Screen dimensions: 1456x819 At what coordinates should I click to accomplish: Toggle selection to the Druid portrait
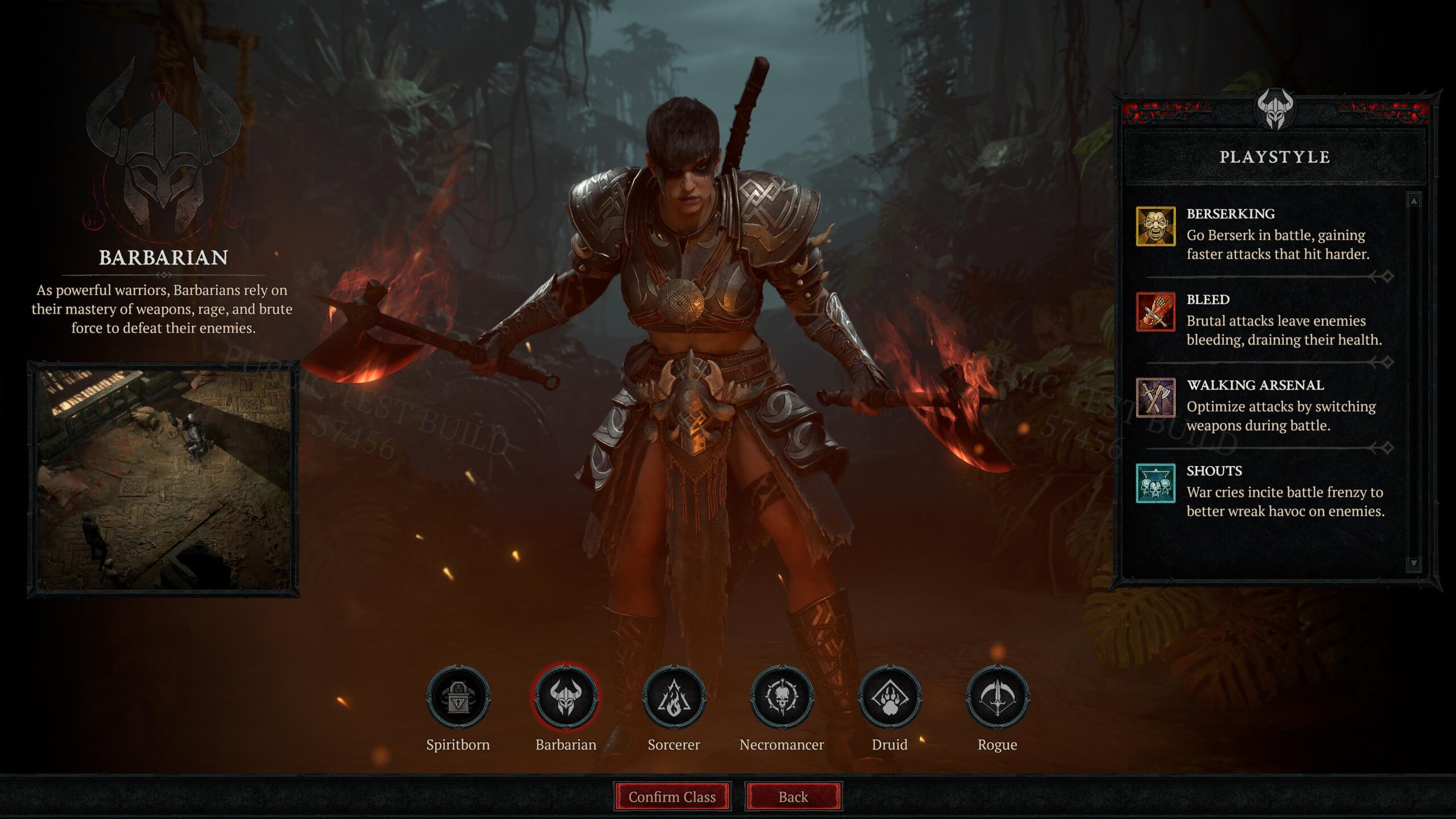(x=891, y=699)
